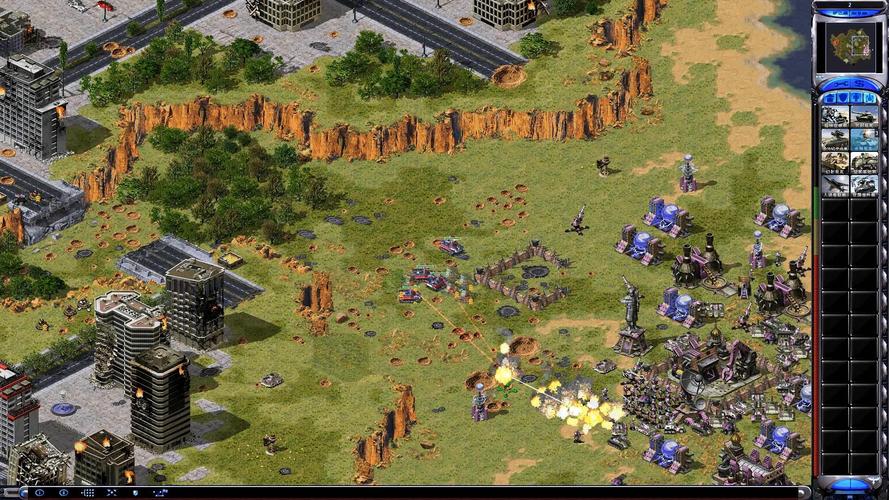The image size is (889, 500).
Task: Click the waypoint path command bar icon
Action: click(x=157, y=493)
